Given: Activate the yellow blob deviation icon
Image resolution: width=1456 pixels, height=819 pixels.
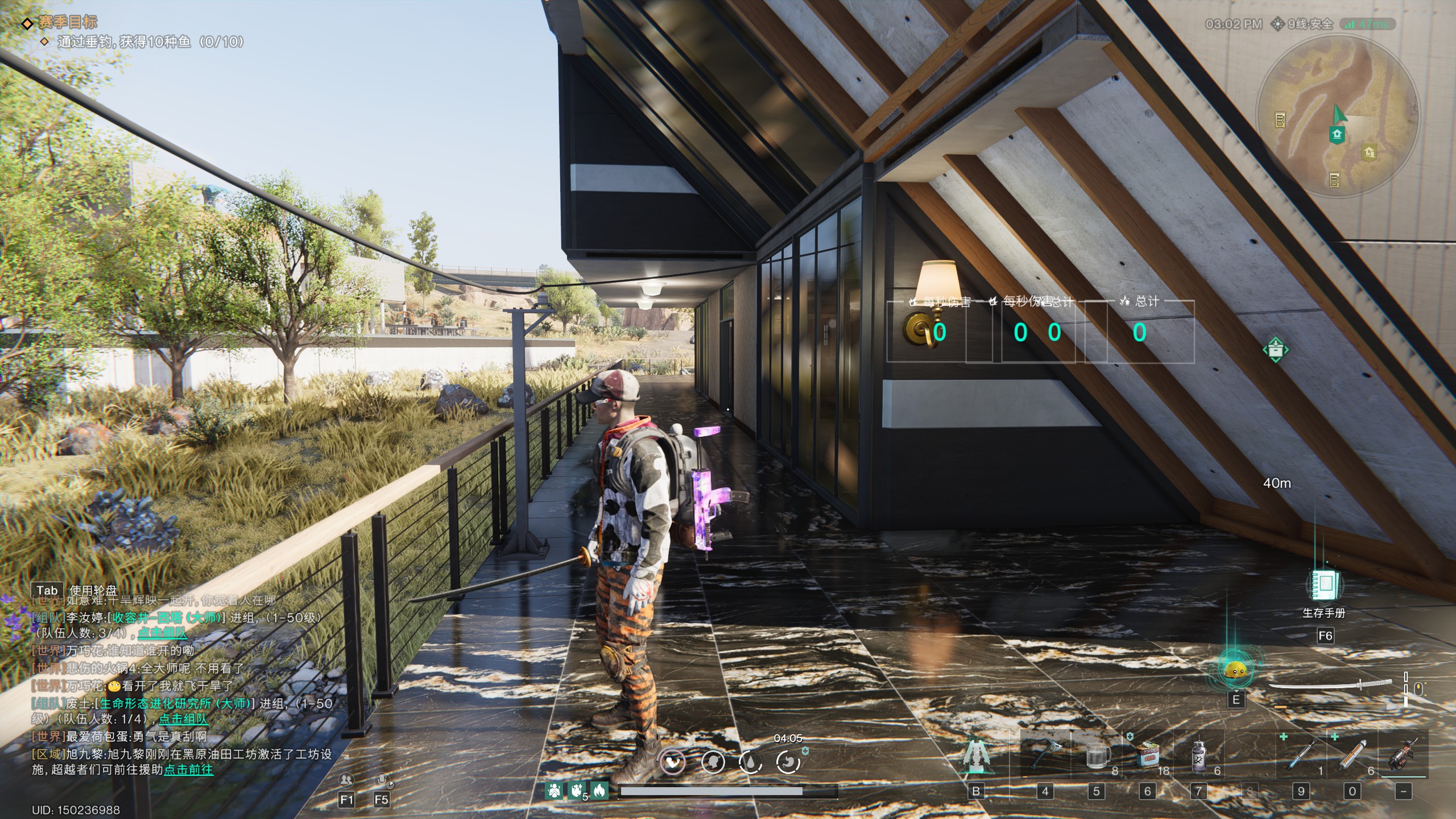Looking at the screenshot, I should click(1235, 671).
